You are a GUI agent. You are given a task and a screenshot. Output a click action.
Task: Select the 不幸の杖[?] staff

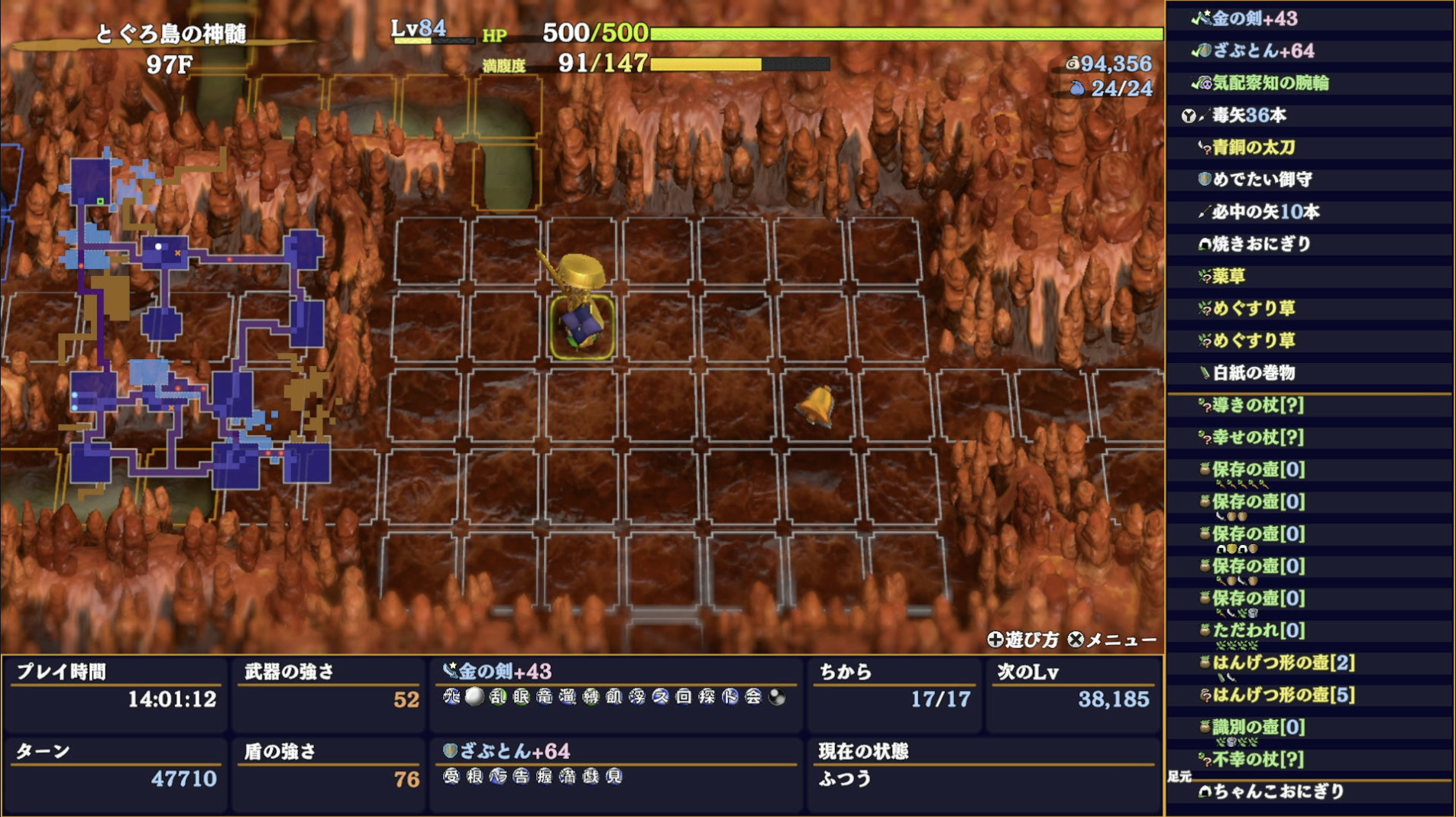[1257, 760]
